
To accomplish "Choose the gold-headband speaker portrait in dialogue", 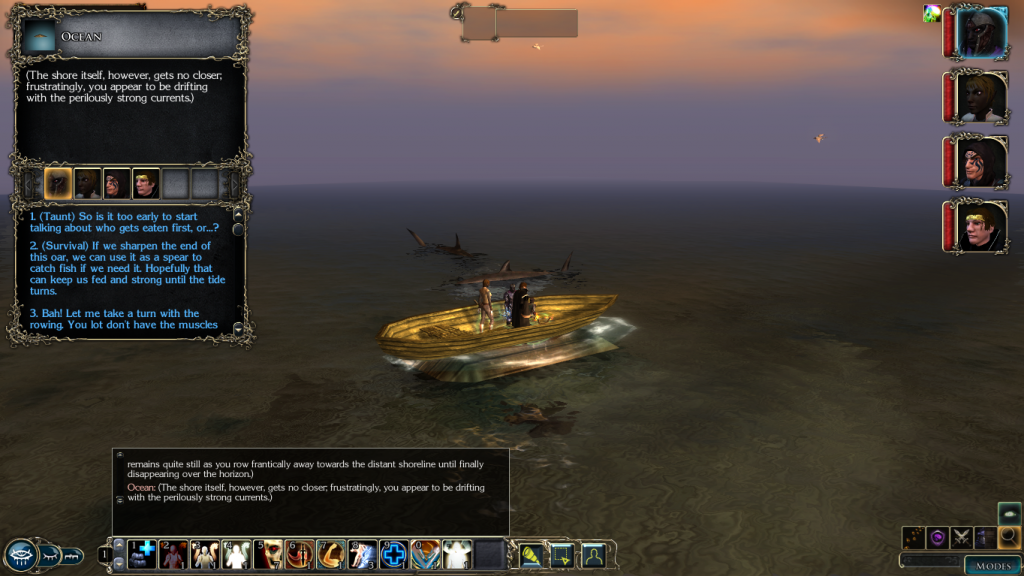I will click(x=146, y=184).
